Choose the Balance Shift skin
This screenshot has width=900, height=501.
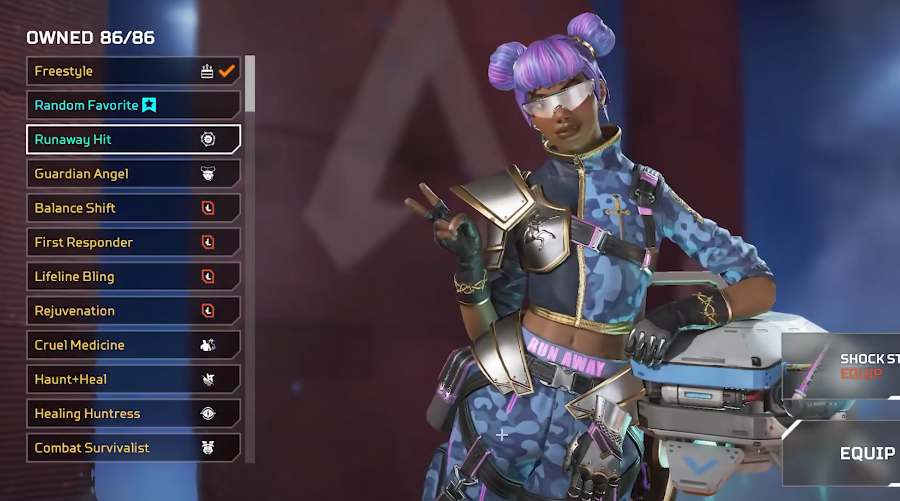tap(133, 208)
